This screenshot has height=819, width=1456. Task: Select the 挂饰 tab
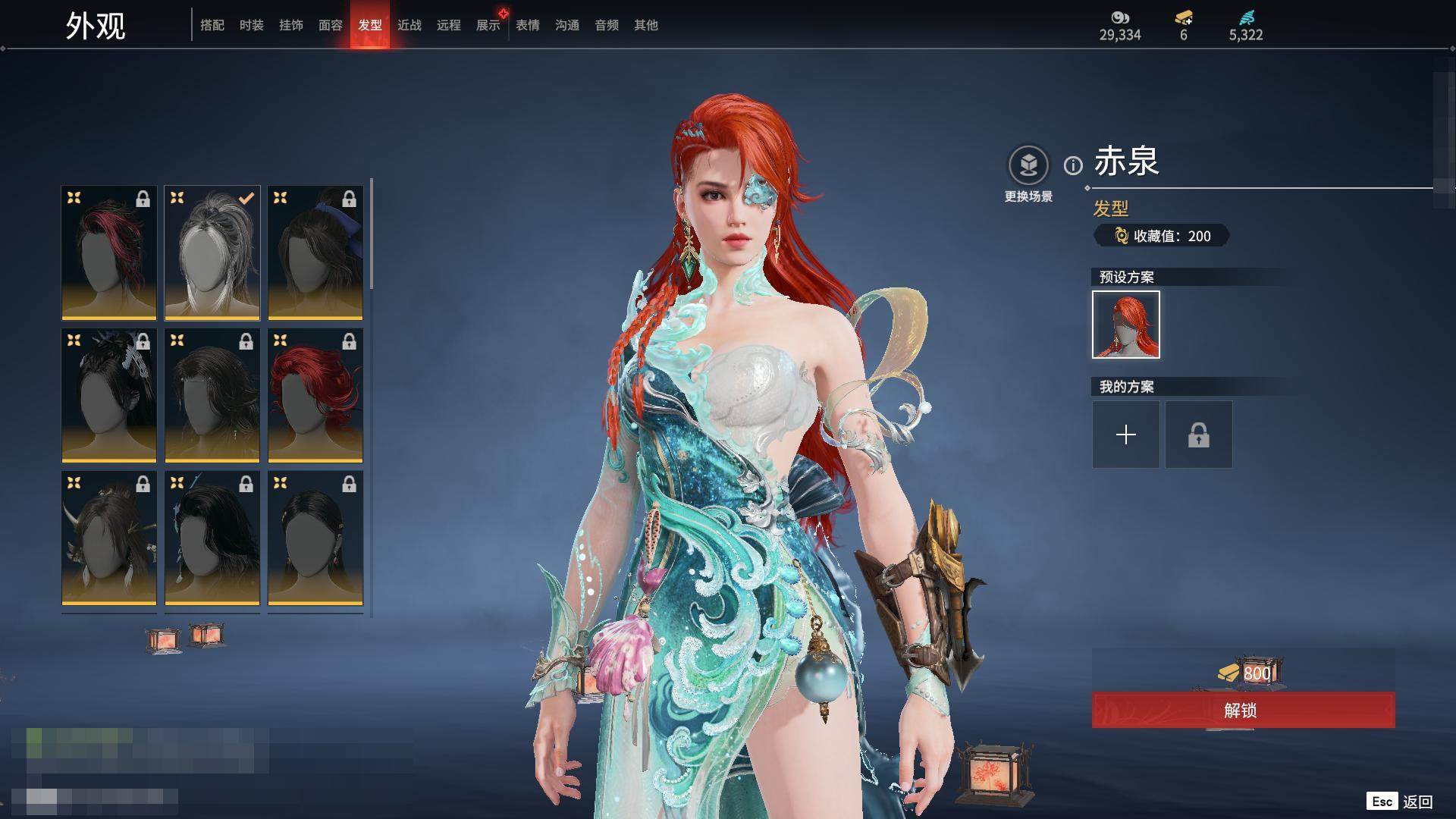290,25
